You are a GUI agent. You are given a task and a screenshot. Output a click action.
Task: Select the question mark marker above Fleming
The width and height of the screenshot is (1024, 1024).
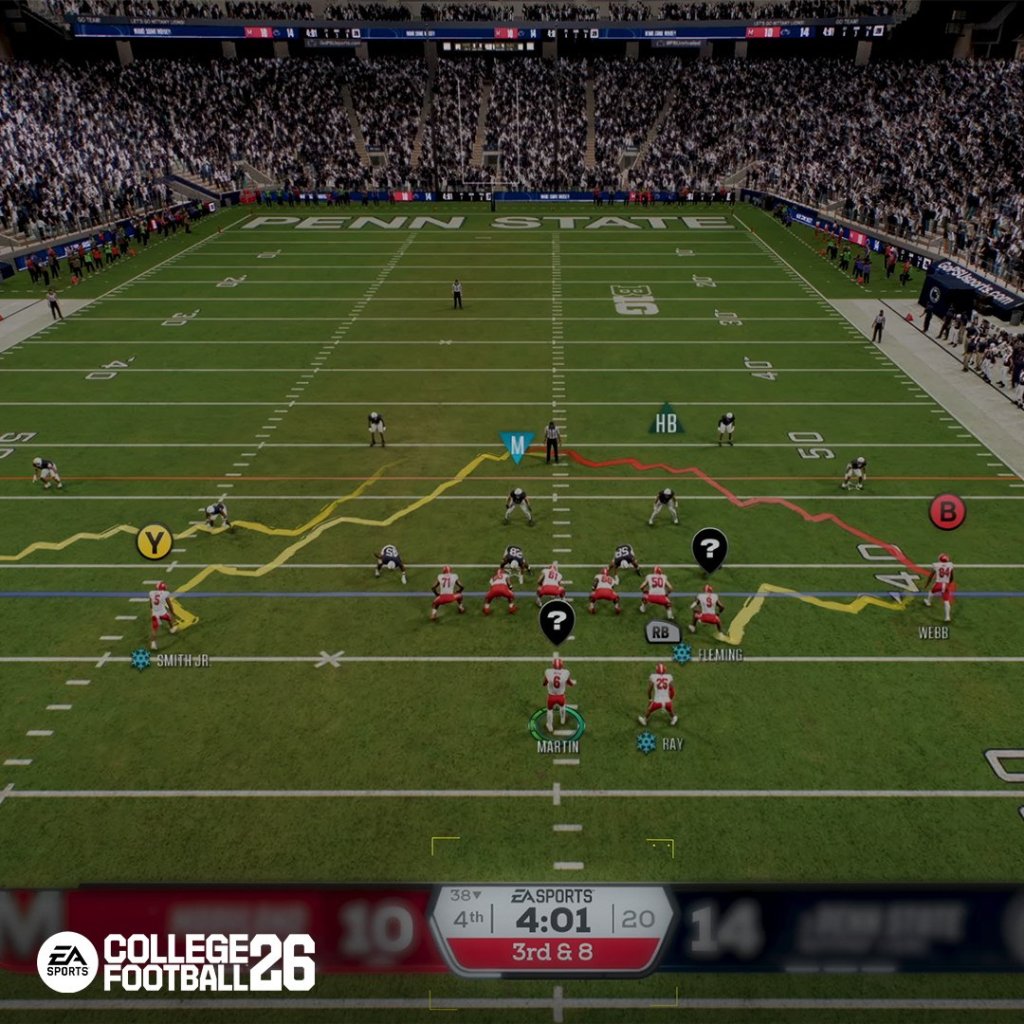tap(709, 548)
